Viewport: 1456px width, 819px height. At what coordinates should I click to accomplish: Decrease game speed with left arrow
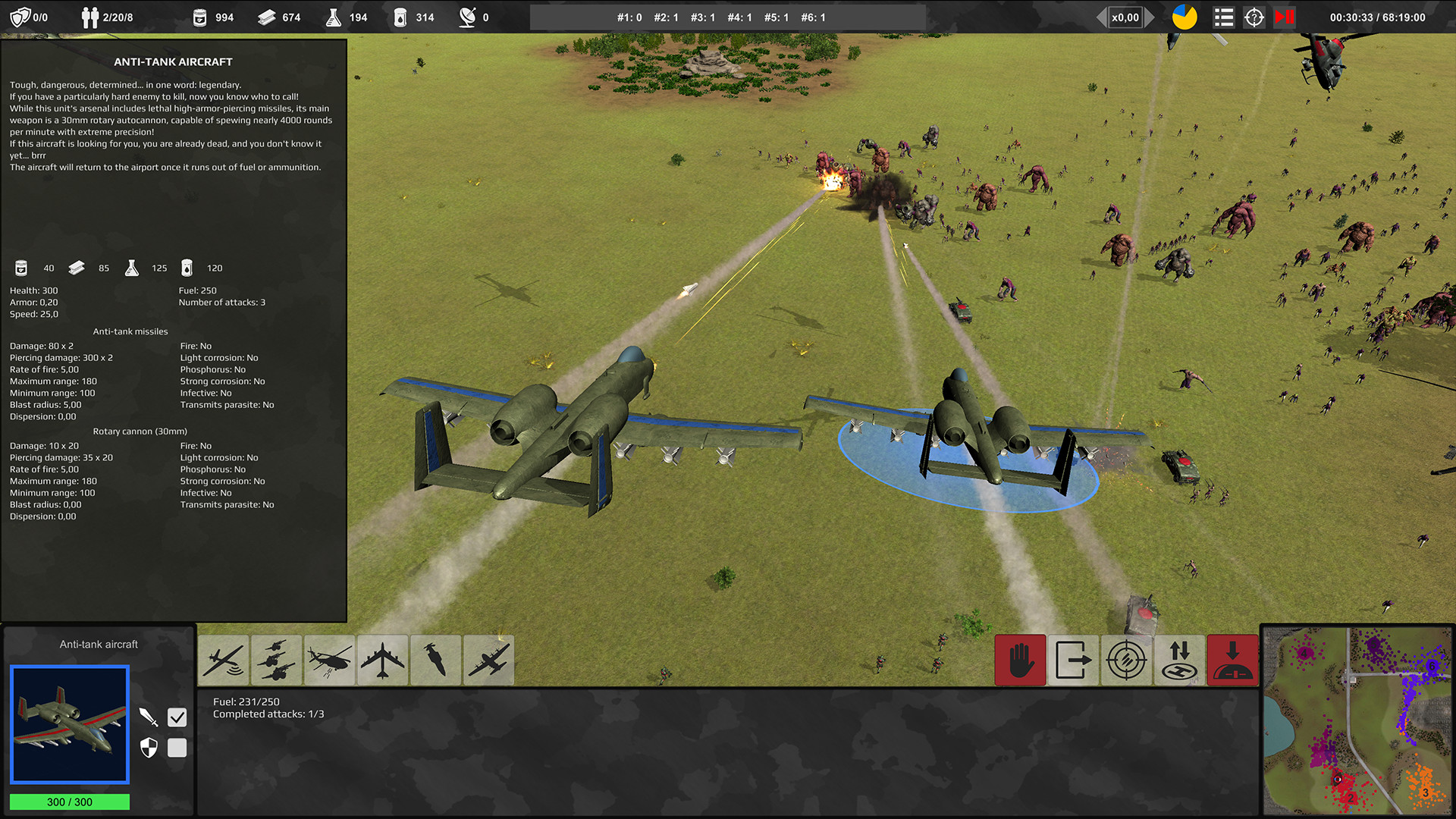coord(1101,17)
